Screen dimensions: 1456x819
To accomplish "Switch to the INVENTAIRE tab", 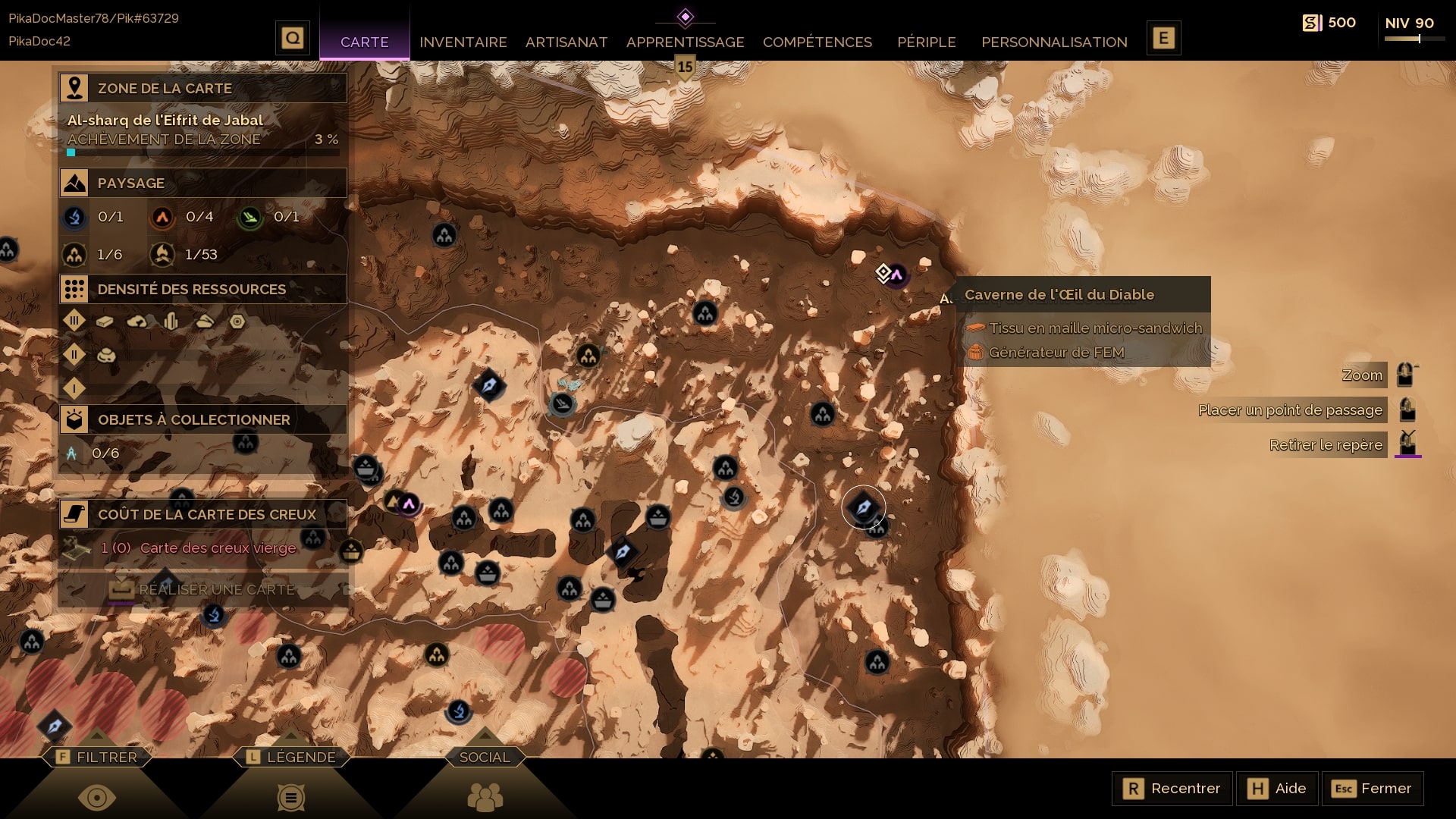I will pos(463,42).
